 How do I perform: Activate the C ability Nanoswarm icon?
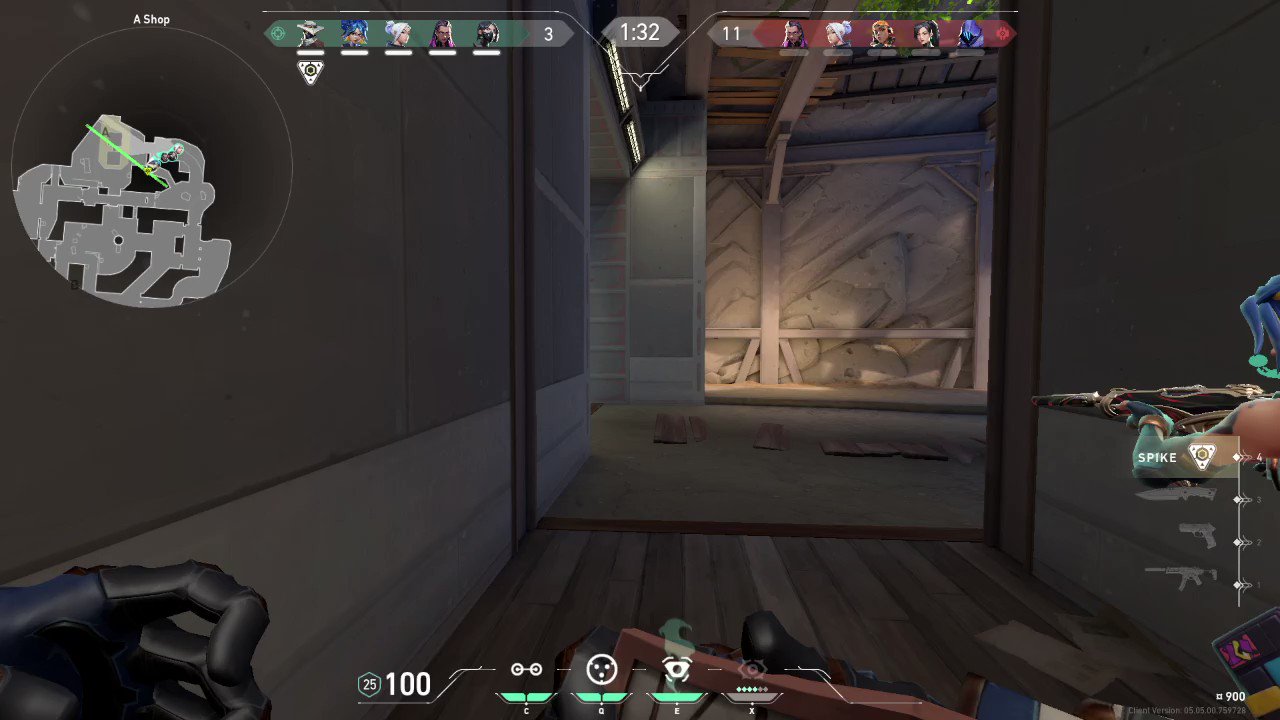point(526,670)
